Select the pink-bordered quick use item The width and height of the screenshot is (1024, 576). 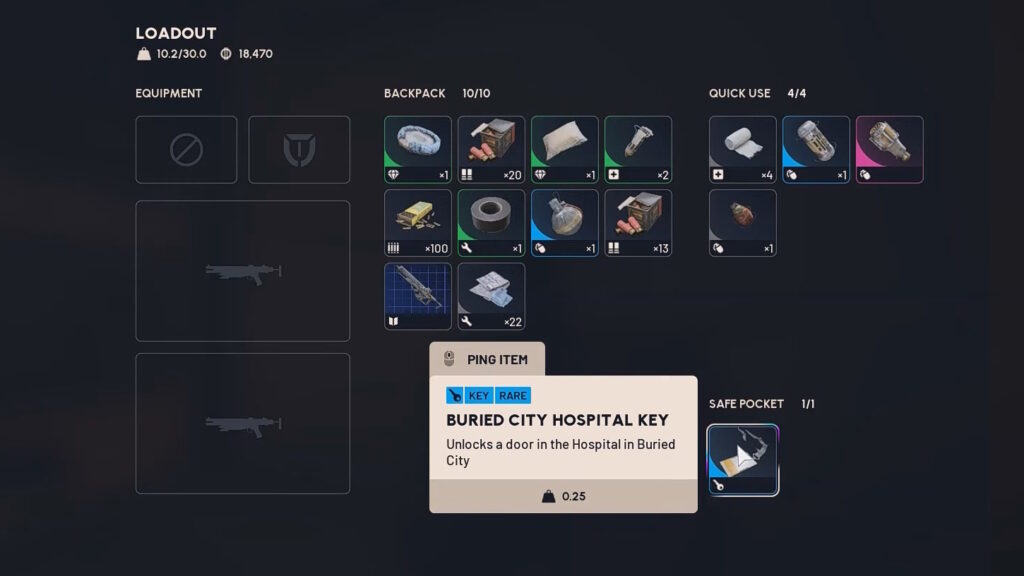(890, 150)
